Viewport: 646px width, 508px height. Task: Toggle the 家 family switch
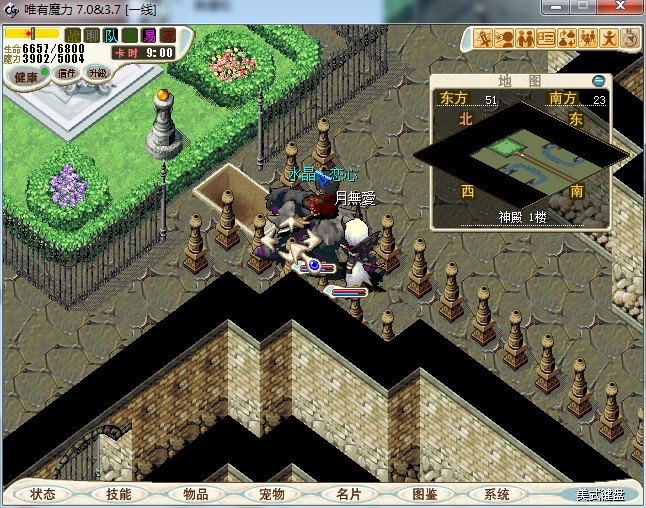[167, 35]
